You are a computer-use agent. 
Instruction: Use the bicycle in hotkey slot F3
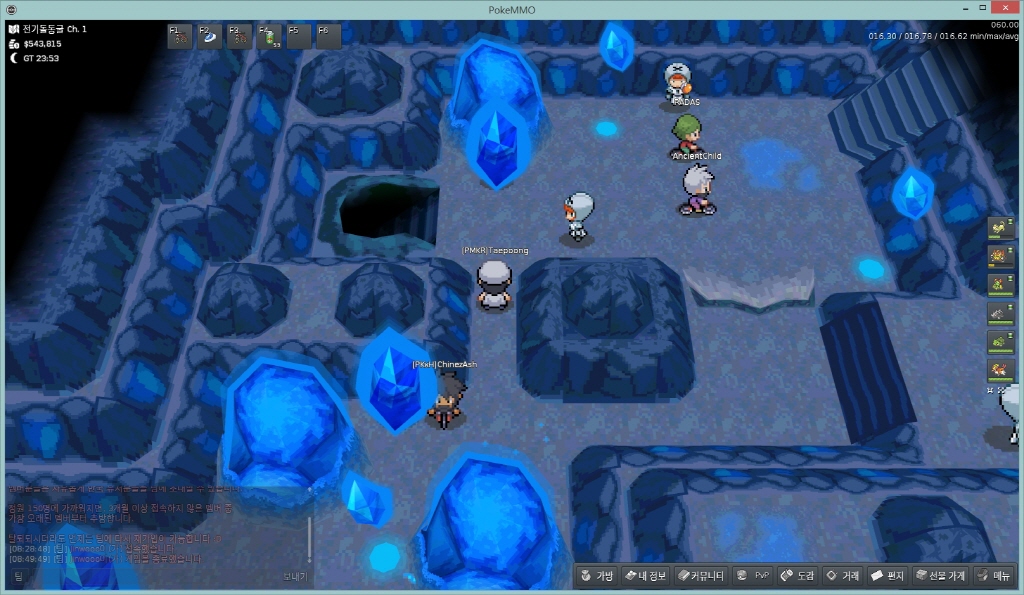pyautogui.click(x=240, y=37)
